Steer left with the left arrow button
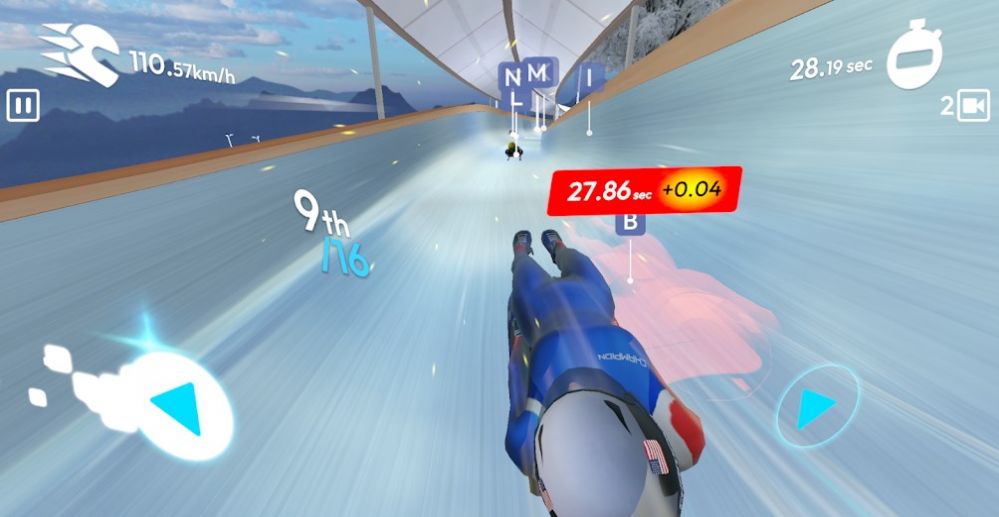This screenshot has height=517, width=999. pos(180,402)
